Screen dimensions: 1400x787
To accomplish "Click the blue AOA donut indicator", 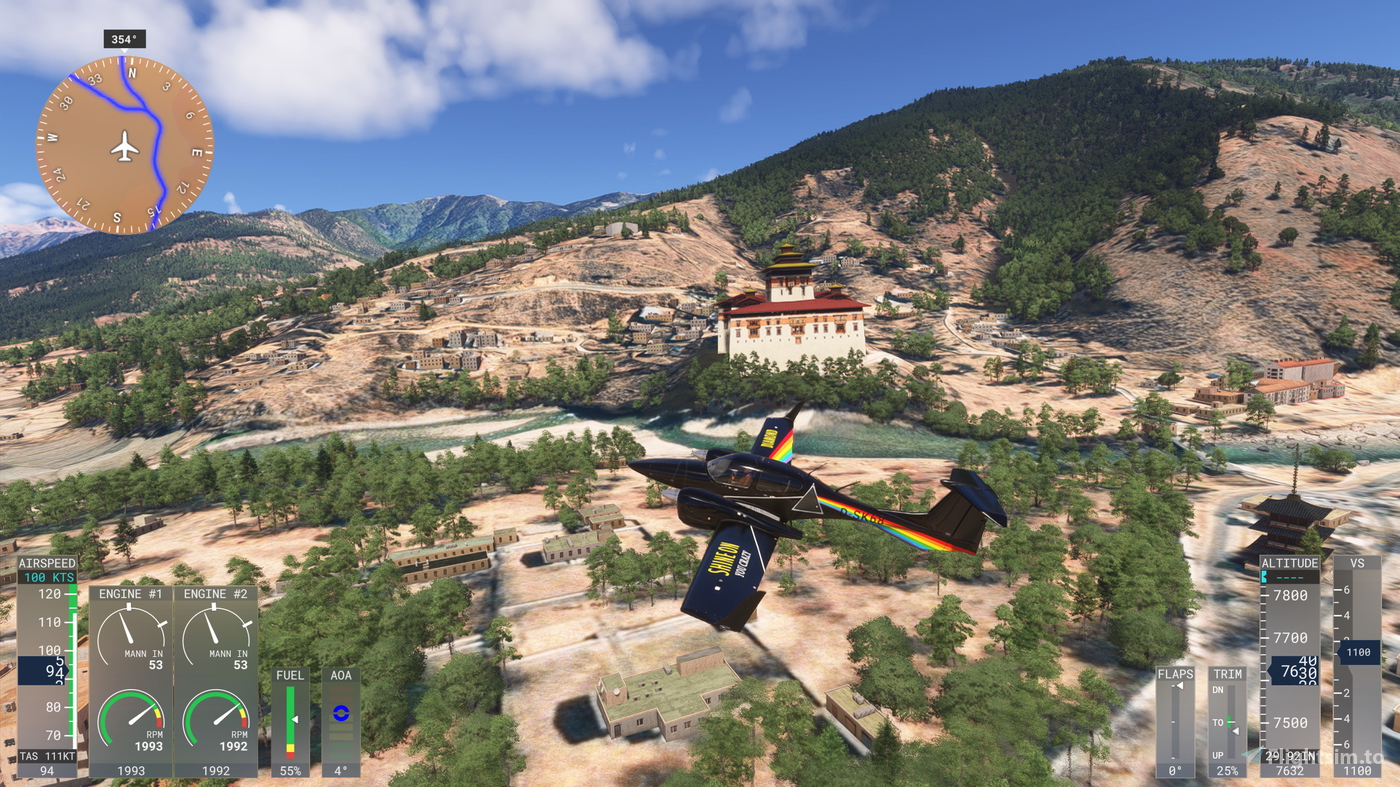I will tap(341, 711).
